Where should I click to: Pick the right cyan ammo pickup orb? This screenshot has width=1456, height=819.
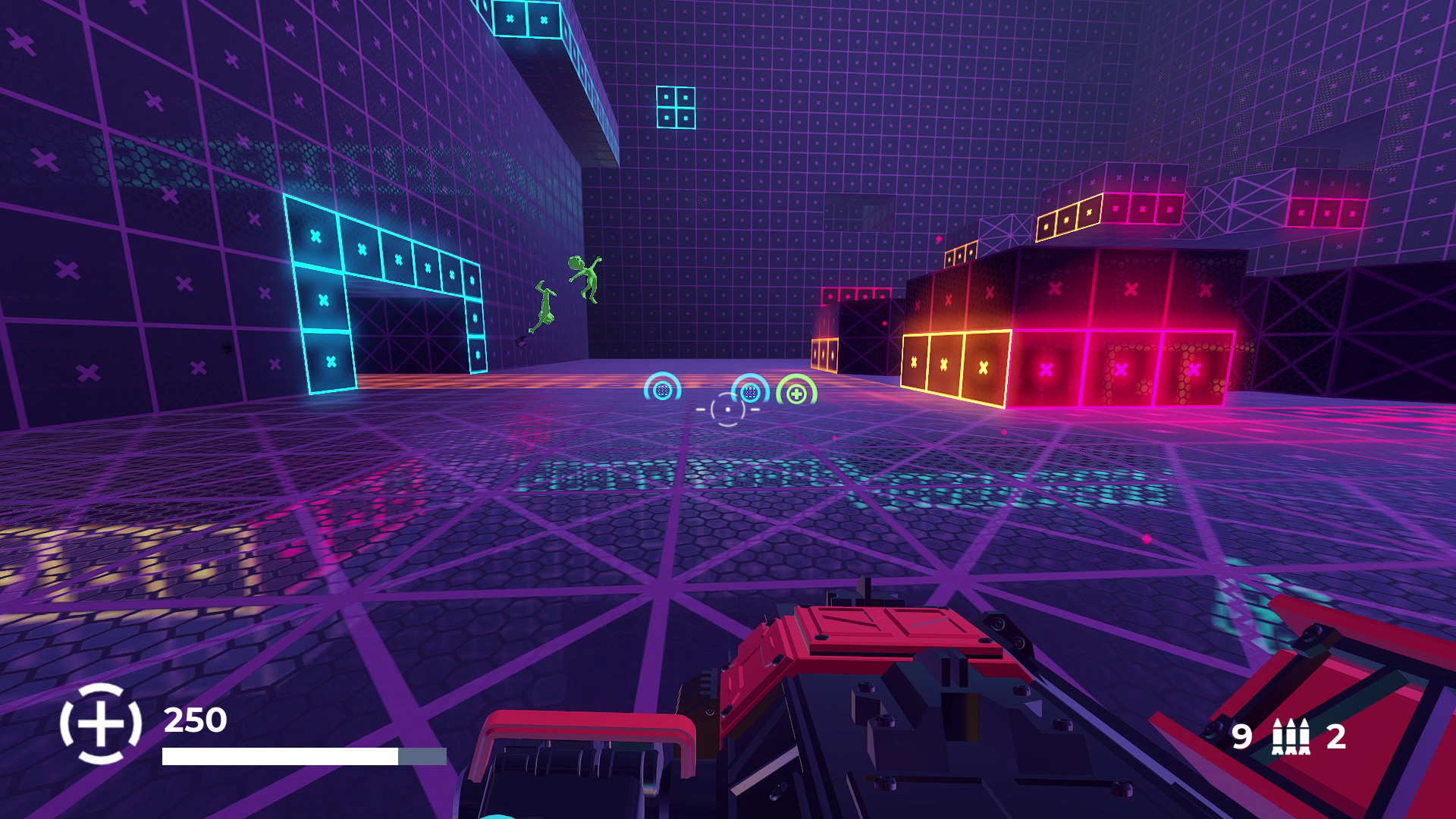(750, 391)
